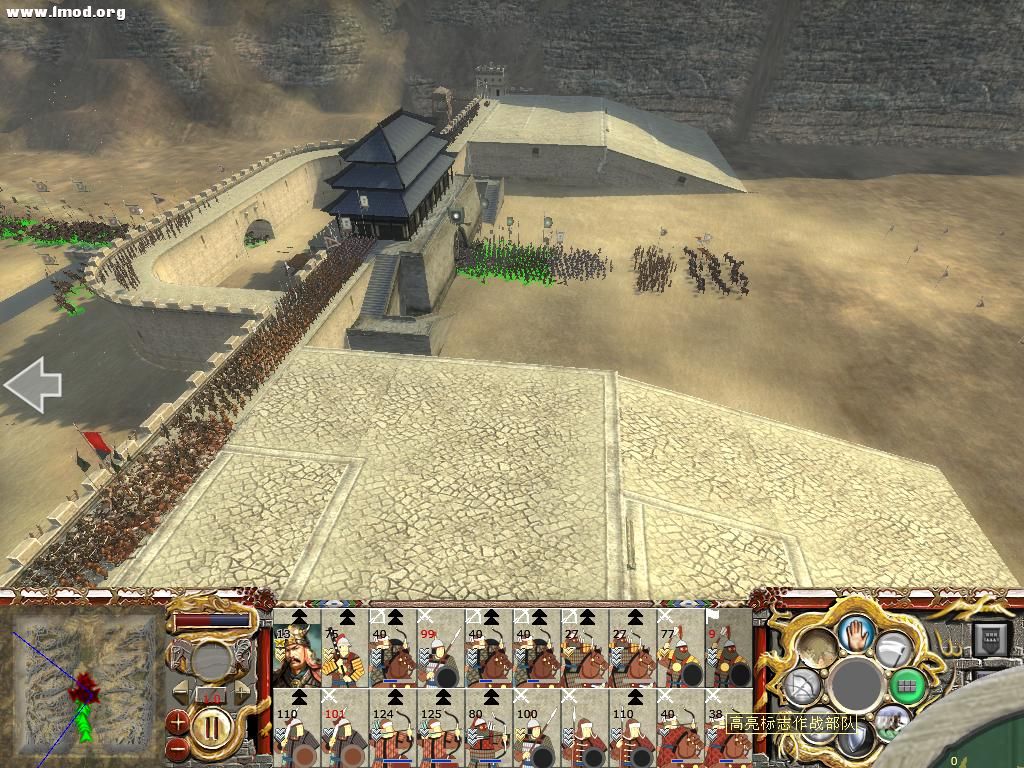Select the general's unit card
Viewport: 1024px width, 768px height.
(x=295, y=648)
